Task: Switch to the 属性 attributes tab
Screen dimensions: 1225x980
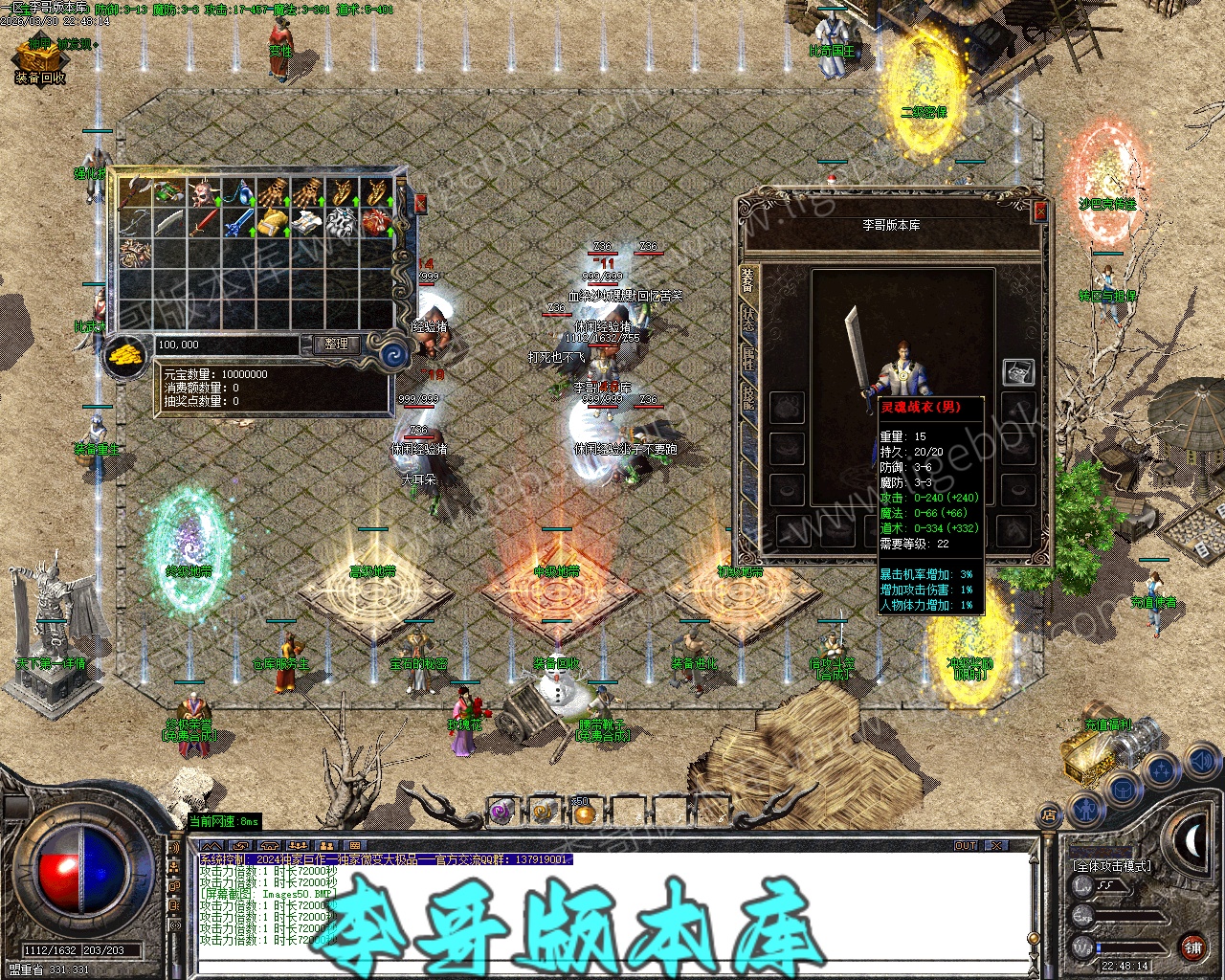Action: pos(747,361)
